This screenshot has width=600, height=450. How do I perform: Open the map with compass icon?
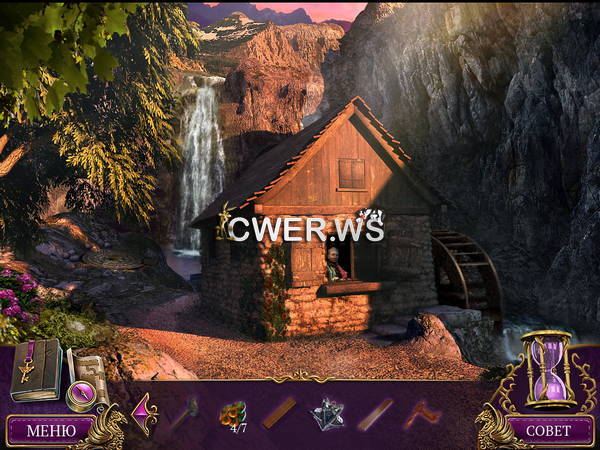(x=86, y=377)
